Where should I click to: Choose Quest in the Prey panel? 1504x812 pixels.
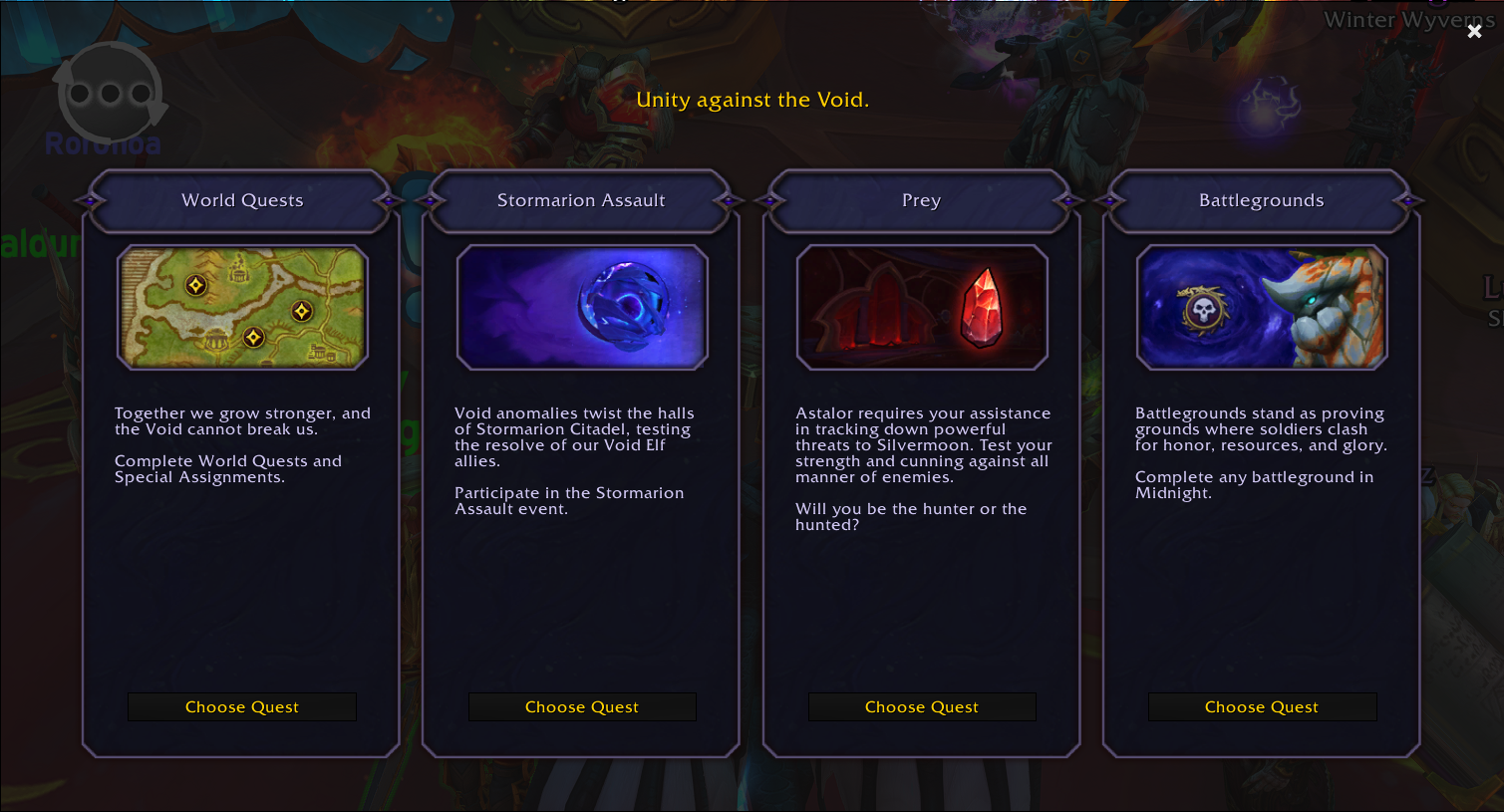pyautogui.click(x=922, y=706)
